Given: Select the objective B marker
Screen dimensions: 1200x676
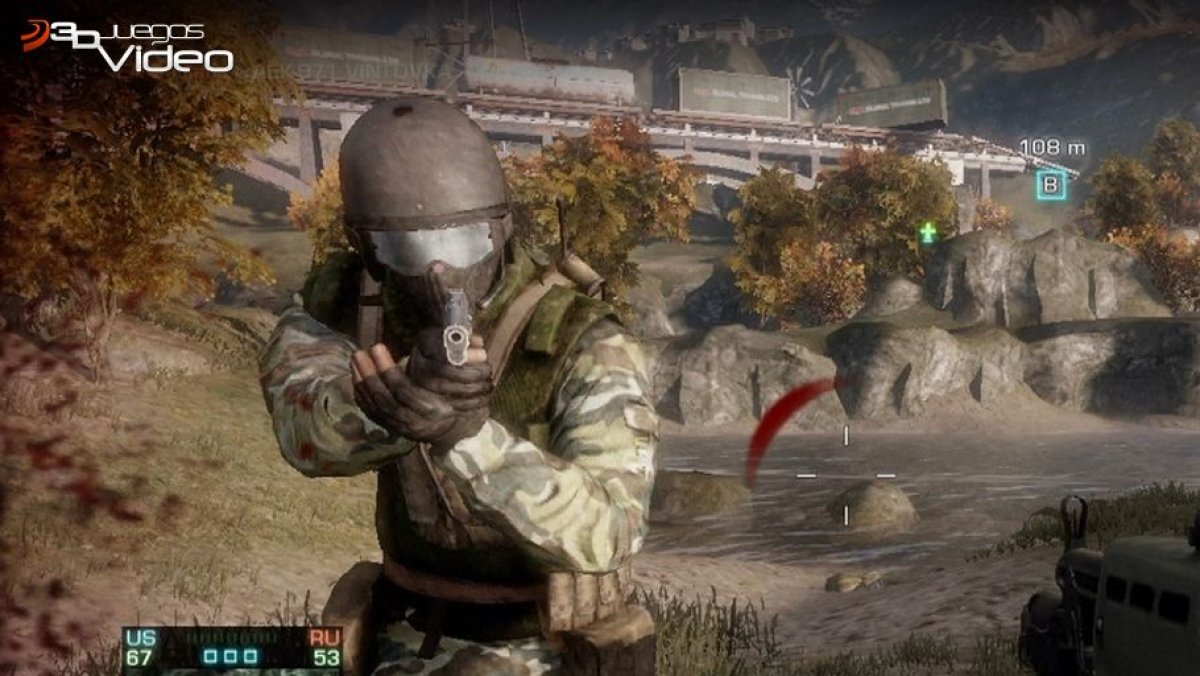Looking at the screenshot, I should (1050, 185).
